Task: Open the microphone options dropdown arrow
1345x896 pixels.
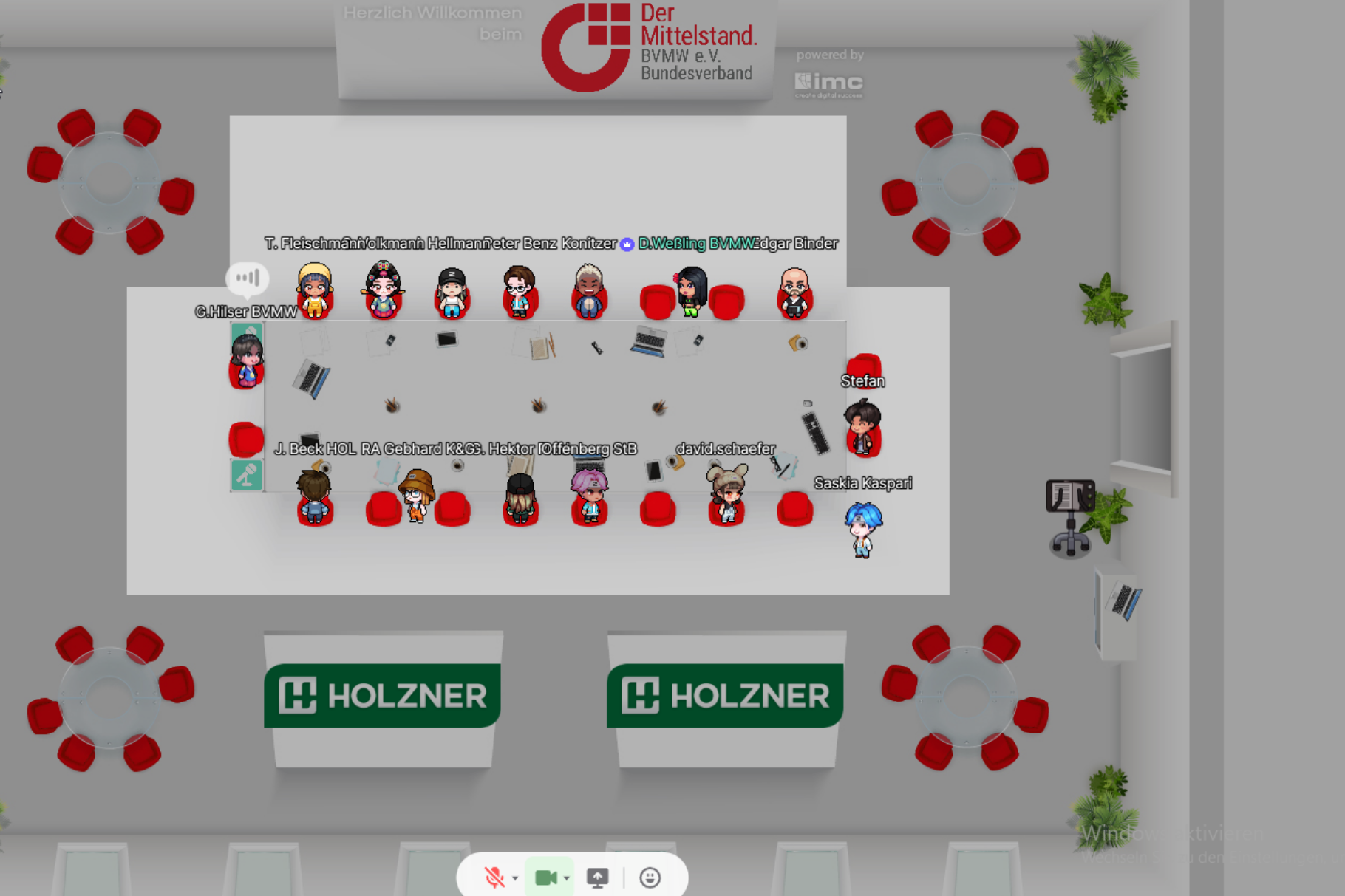Action: pos(515,878)
